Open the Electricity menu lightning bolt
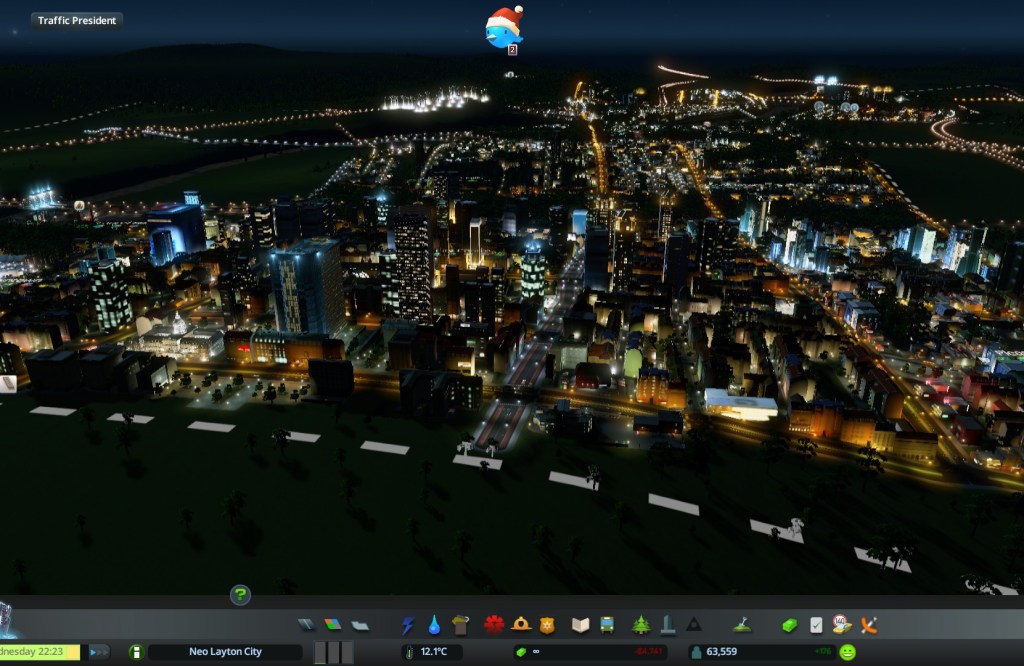The height and width of the screenshot is (666, 1024). tap(408, 625)
